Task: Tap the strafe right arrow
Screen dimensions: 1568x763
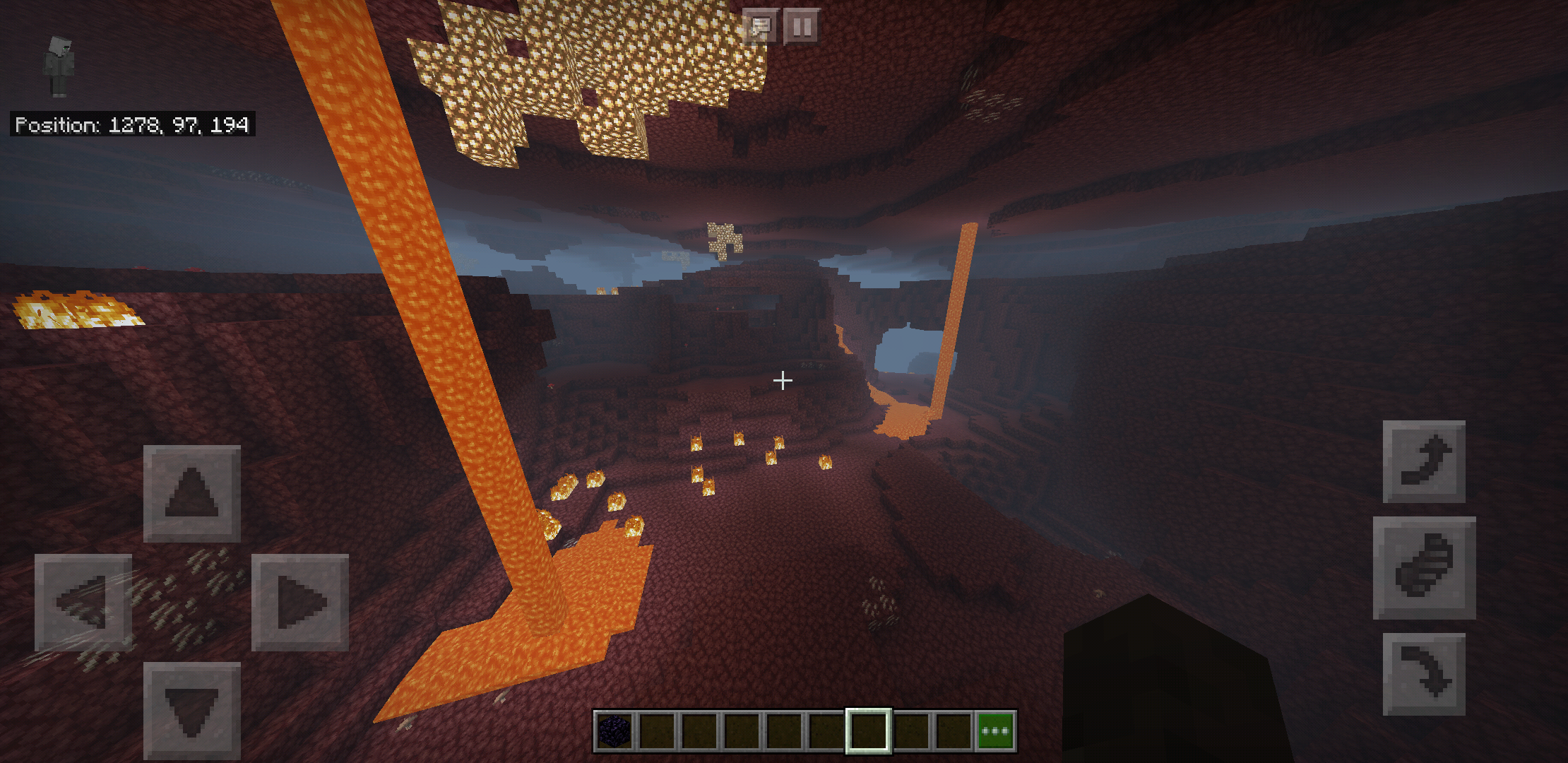Action: (300, 602)
